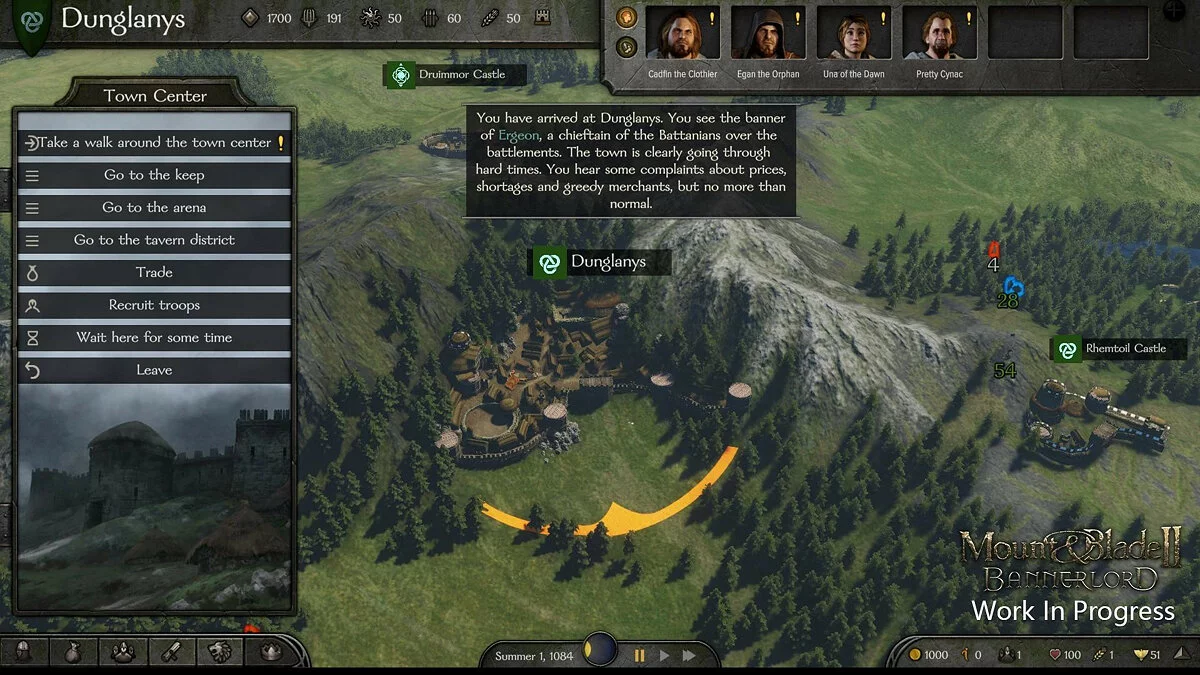Open the quests scroll icon
The width and height of the screenshot is (1200, 675).
(x=172, y=652)
